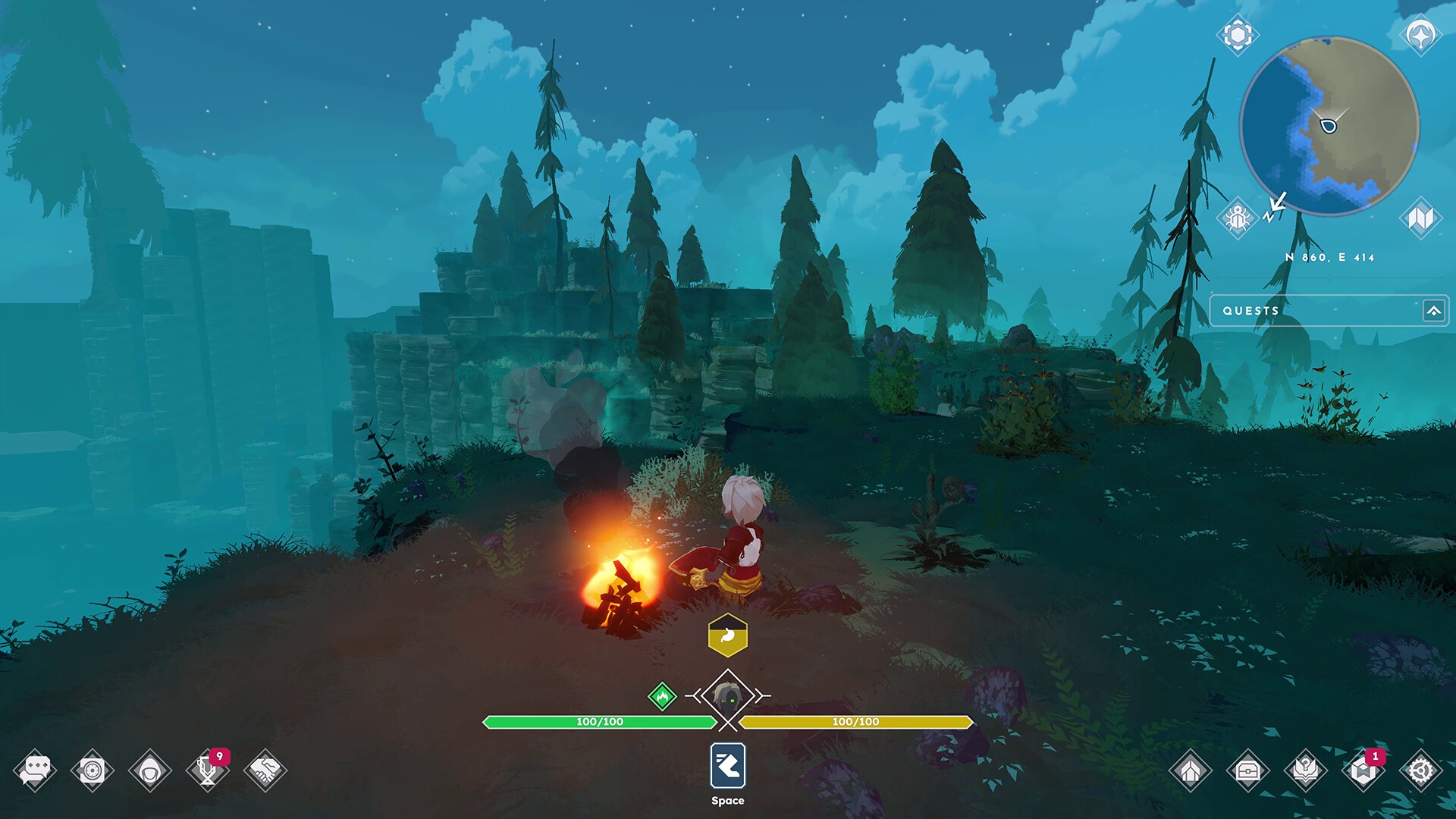Open the gear settings icon
This screenshot has height=819, width=1456.
(x=1420, y=771)
